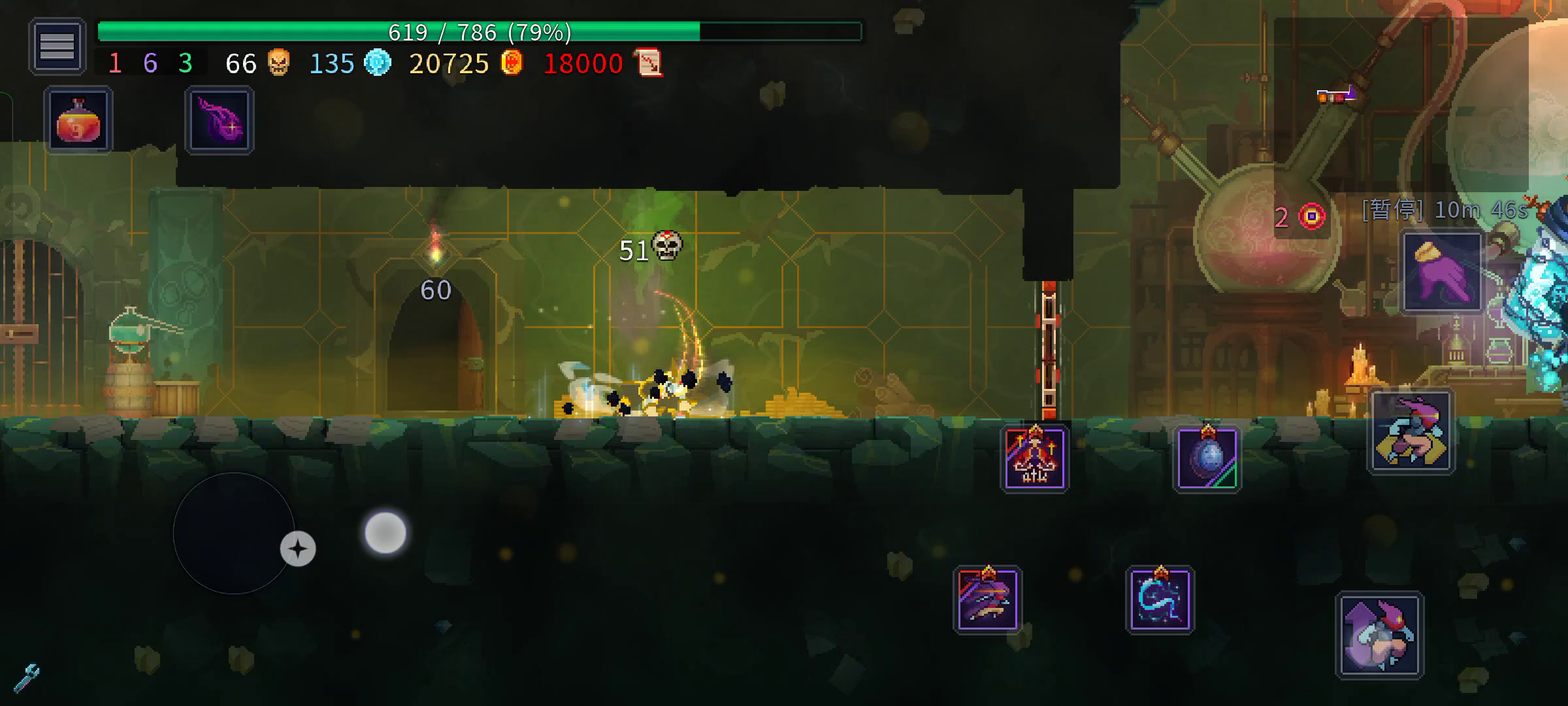Image resolution: width=1568 pixels, height=706 pixels.
Task: Drink the red health flask
Action: click(78, 121)
